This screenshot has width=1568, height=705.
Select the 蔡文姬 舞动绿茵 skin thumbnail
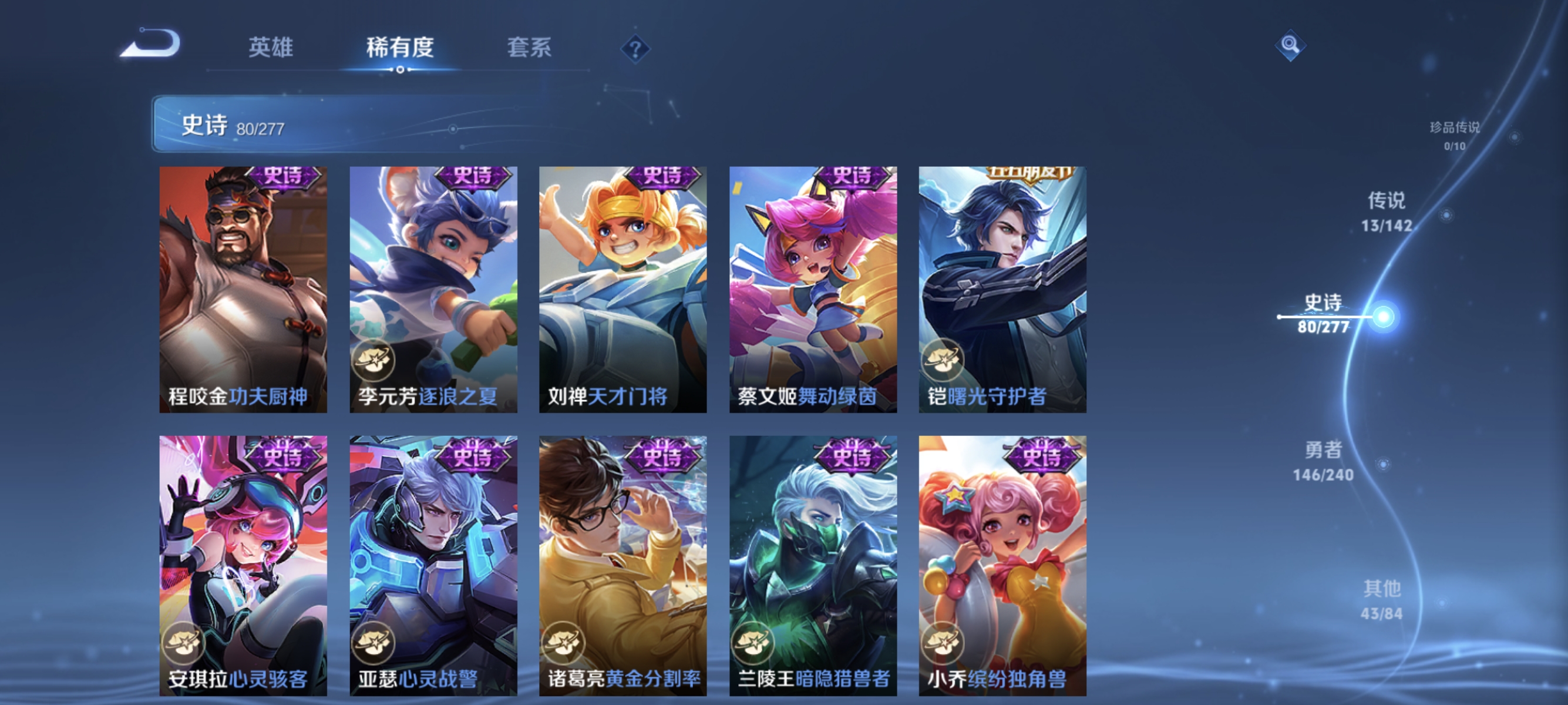coord(812,292)
